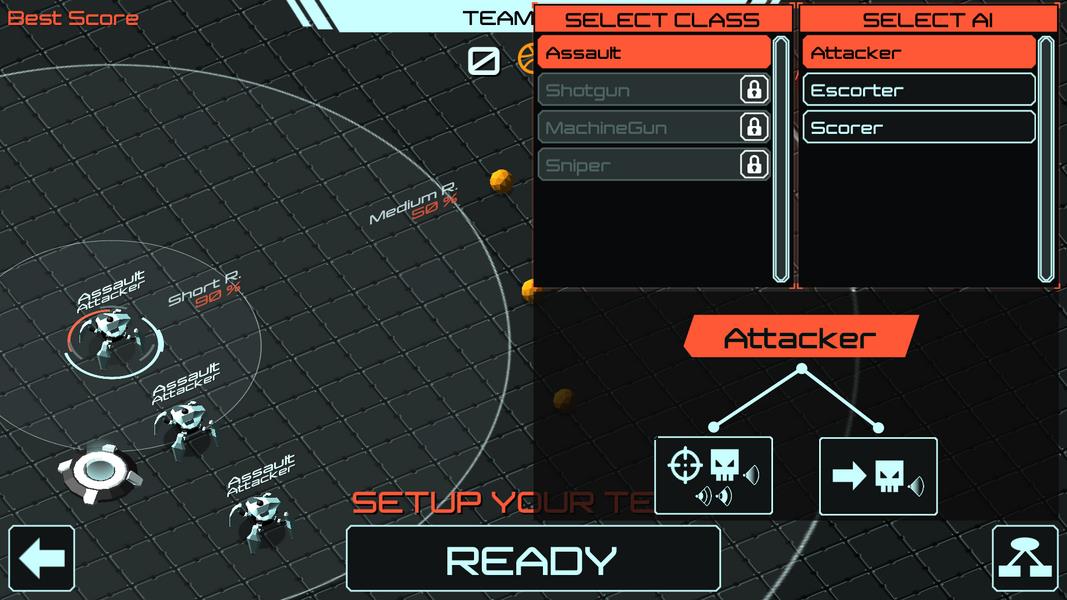The width and height of the screenshot is (1067, 600).
Task: Select the Assault class
Action: click(653, 53)
